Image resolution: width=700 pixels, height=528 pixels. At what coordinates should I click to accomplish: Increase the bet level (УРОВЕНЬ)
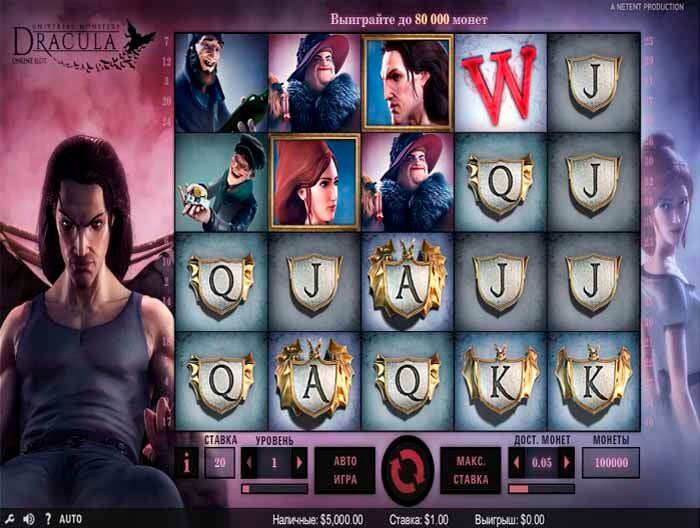(298, 463)
